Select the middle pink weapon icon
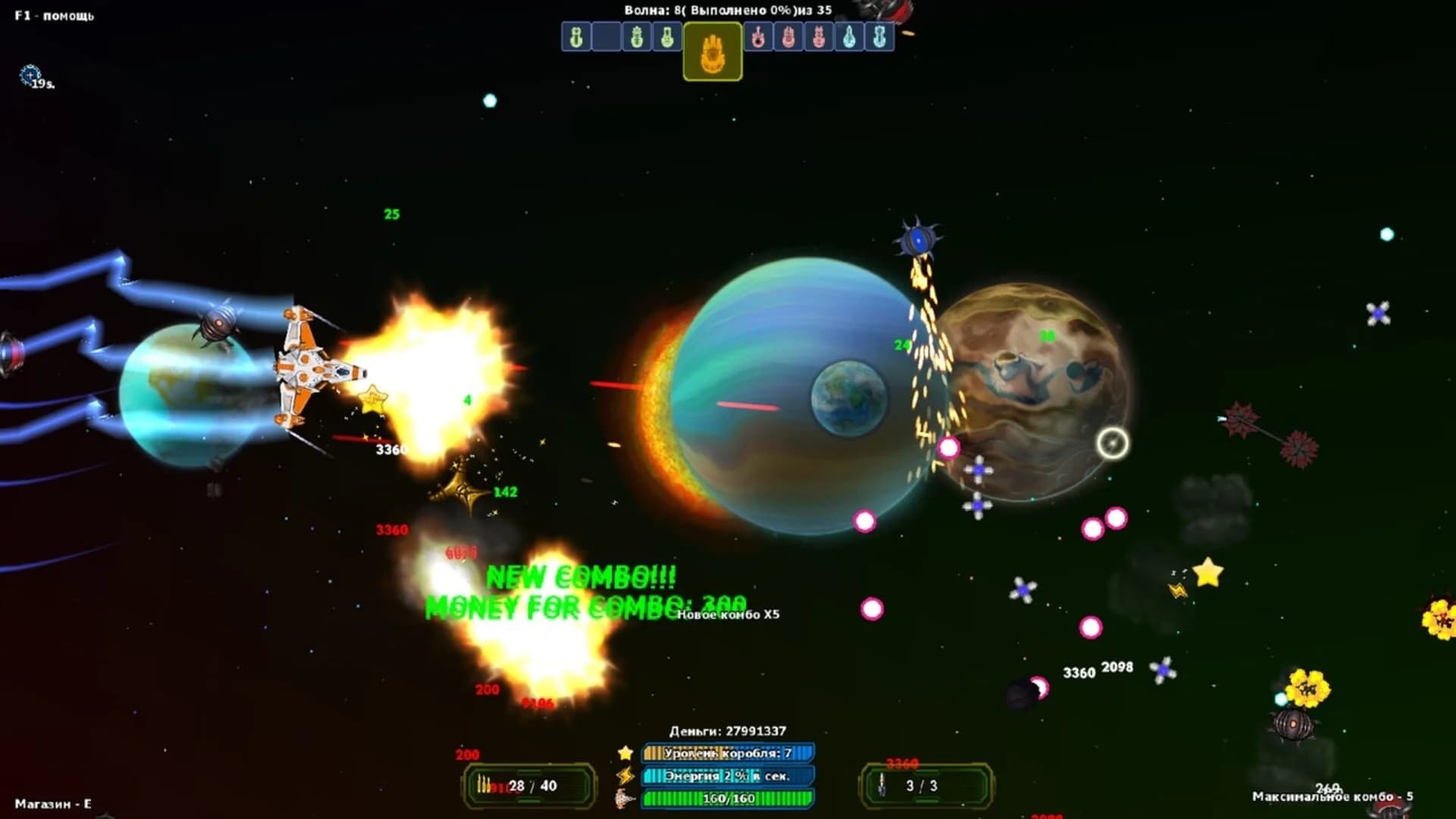Viewport: 1456px width, 819px height. [x=789, y=36]
